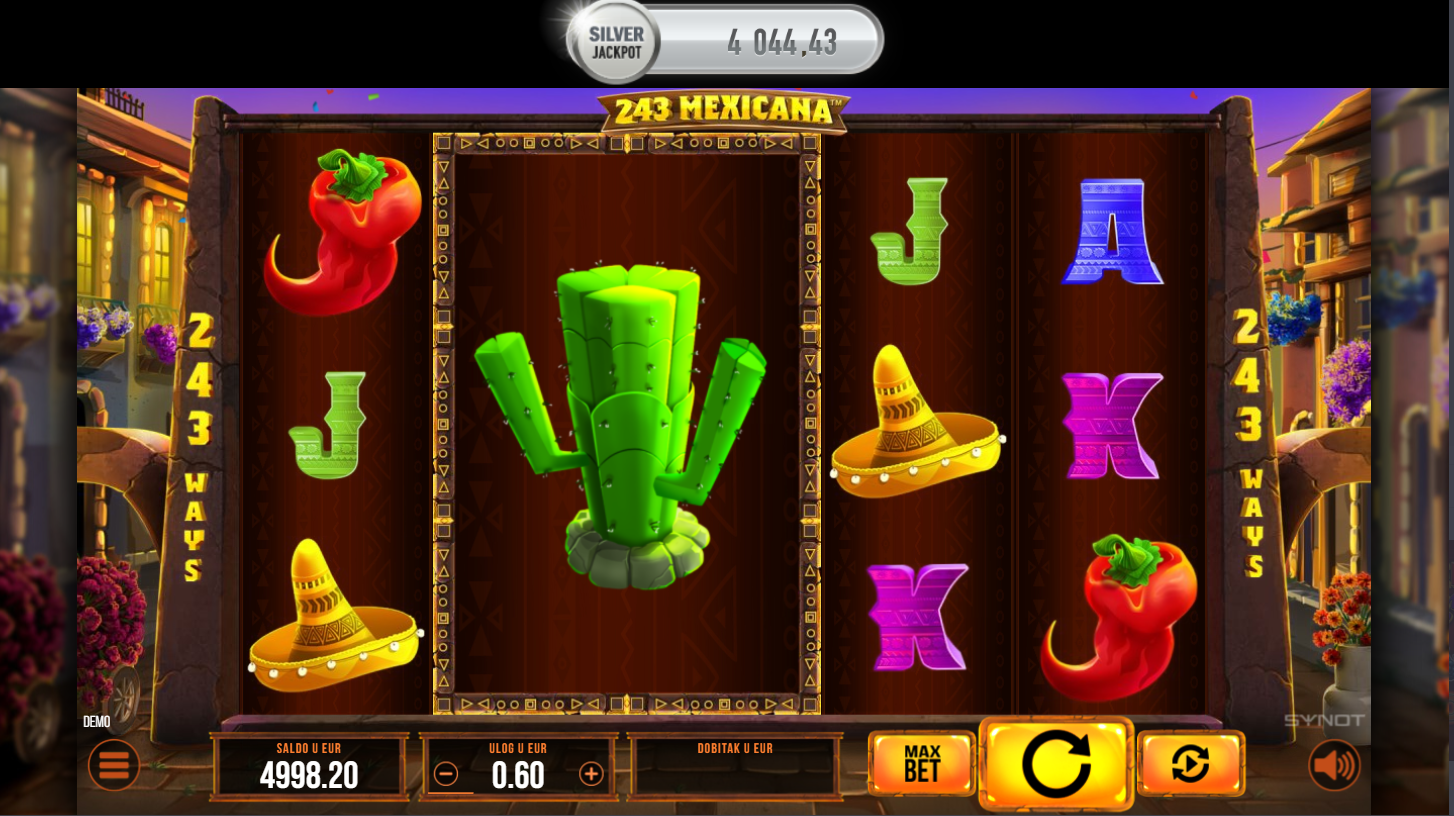Activate the autoplay button
The height and width of the screenshot is (816, 1454).
[1190, 764]
